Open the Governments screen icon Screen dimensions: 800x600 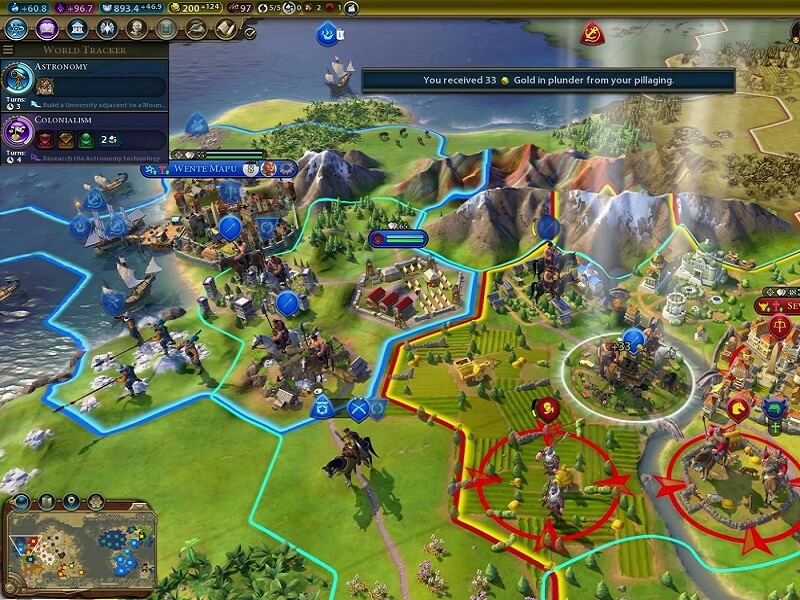pos(76,29)
